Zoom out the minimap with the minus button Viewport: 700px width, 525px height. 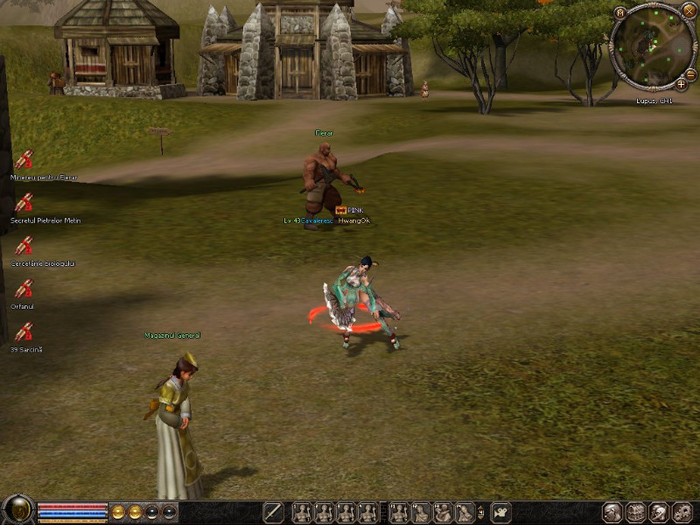tap(691, 73)
